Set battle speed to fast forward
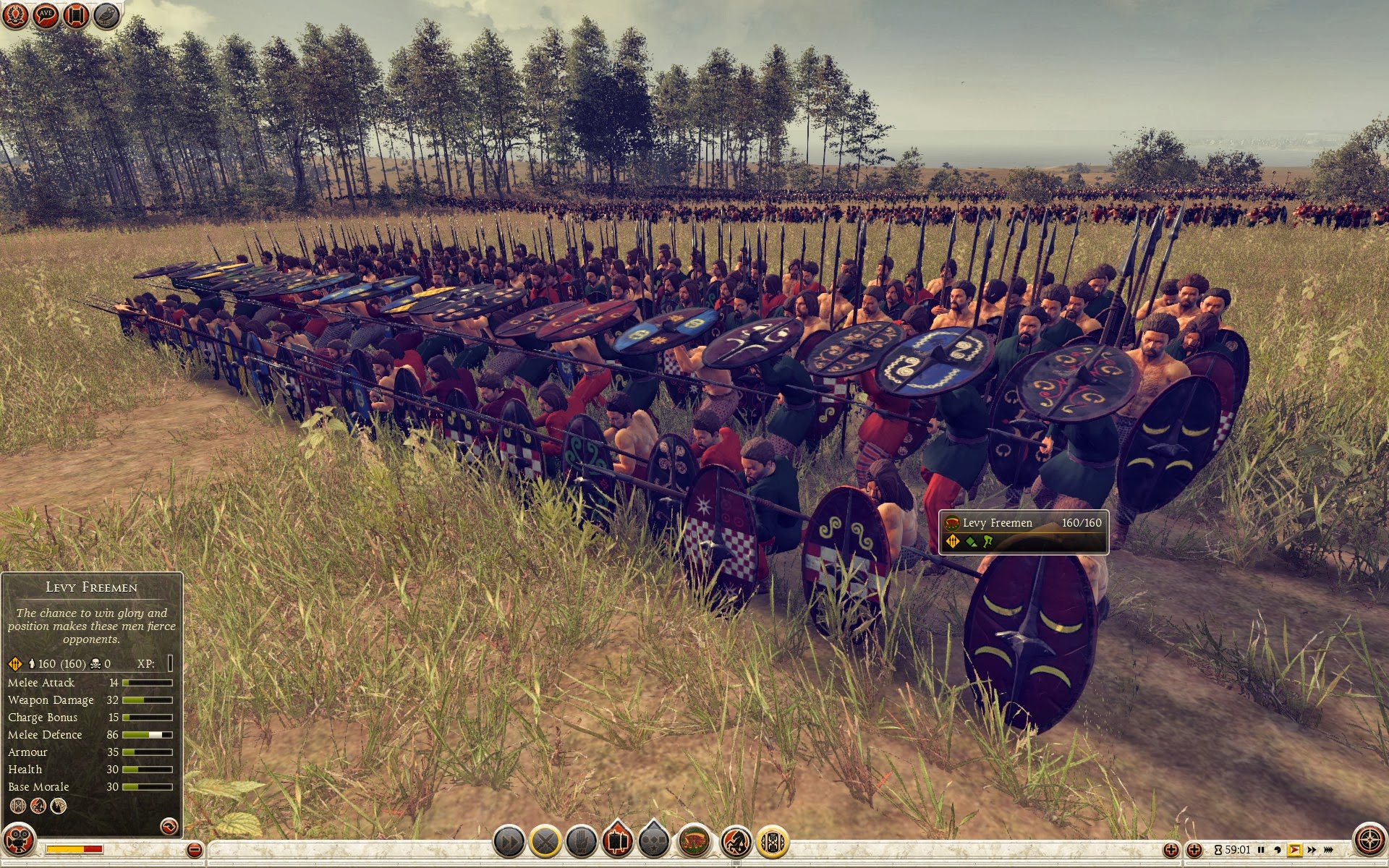The height and width of the screenshot is (868, 1389). pyautogui.click(x=1311, y=850)
